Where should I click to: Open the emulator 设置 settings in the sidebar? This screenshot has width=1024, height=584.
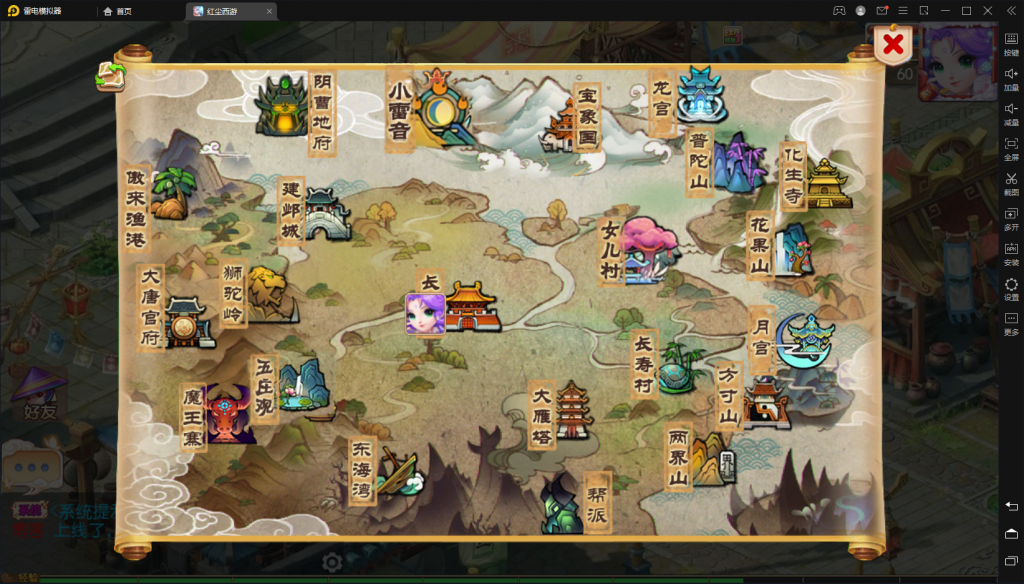pos(1011,290)
